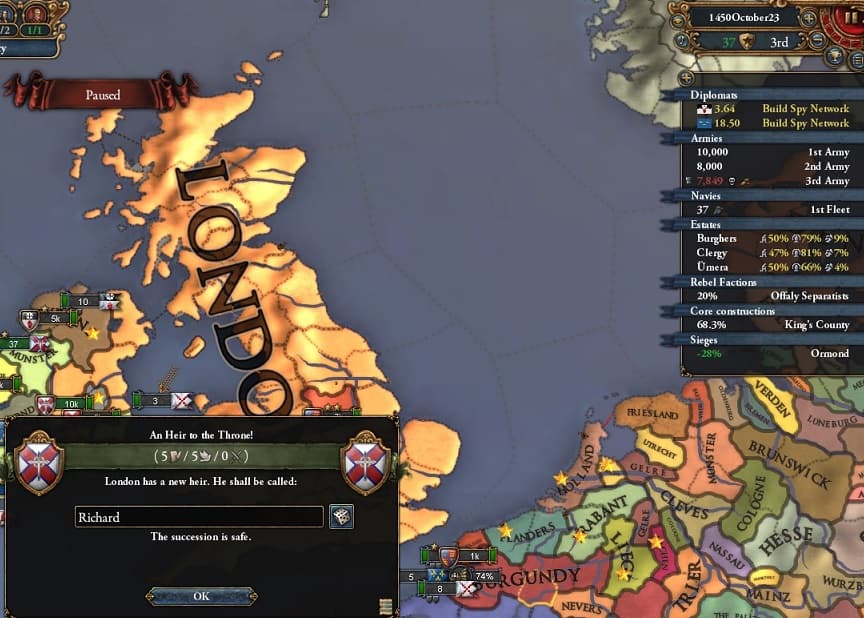Open the Burghers estate row

tap(770, 239)
